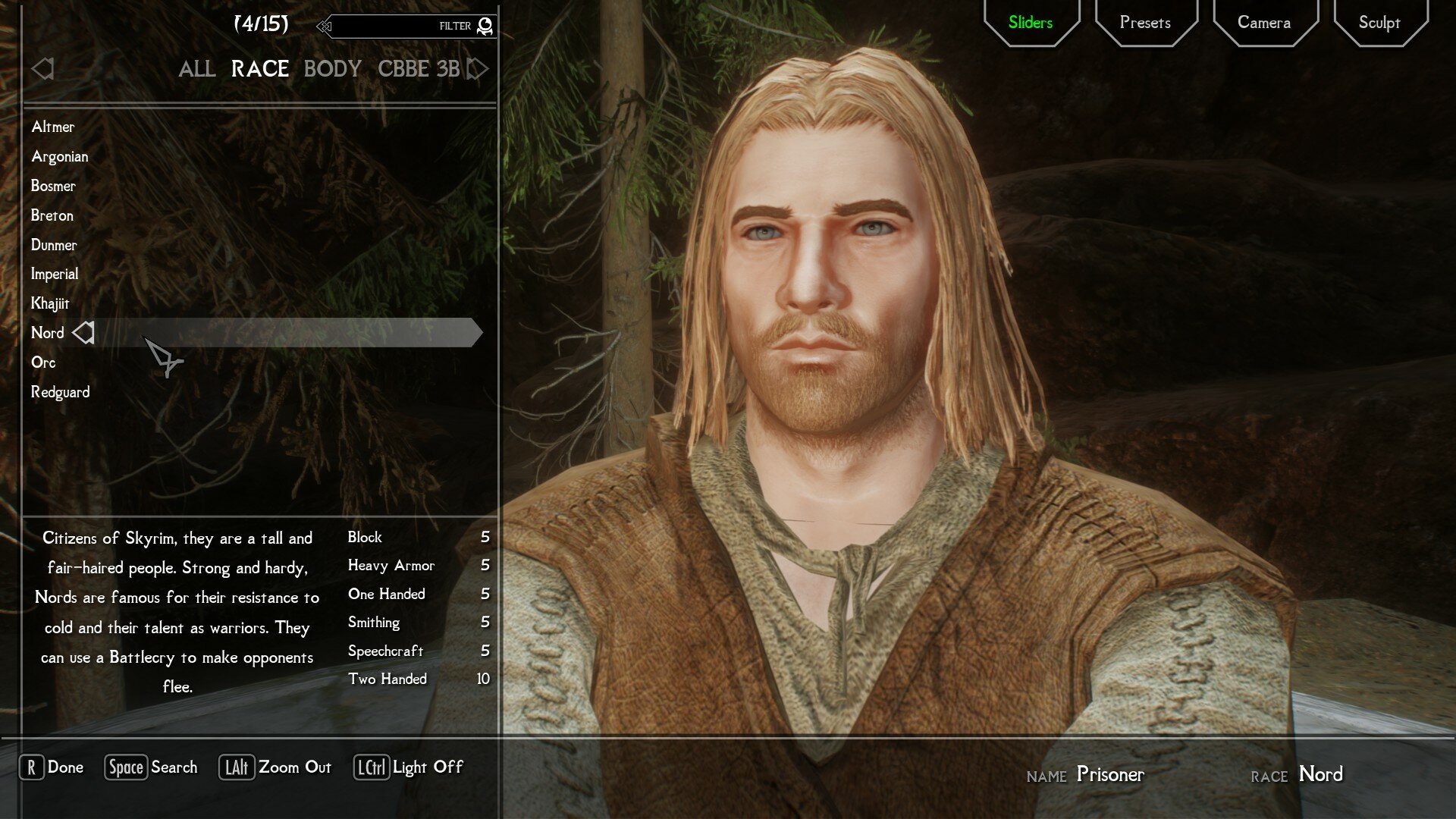Click the Space key icon to open Search
The height and width of the screenshot is (819, 1456).
[127, 767]
